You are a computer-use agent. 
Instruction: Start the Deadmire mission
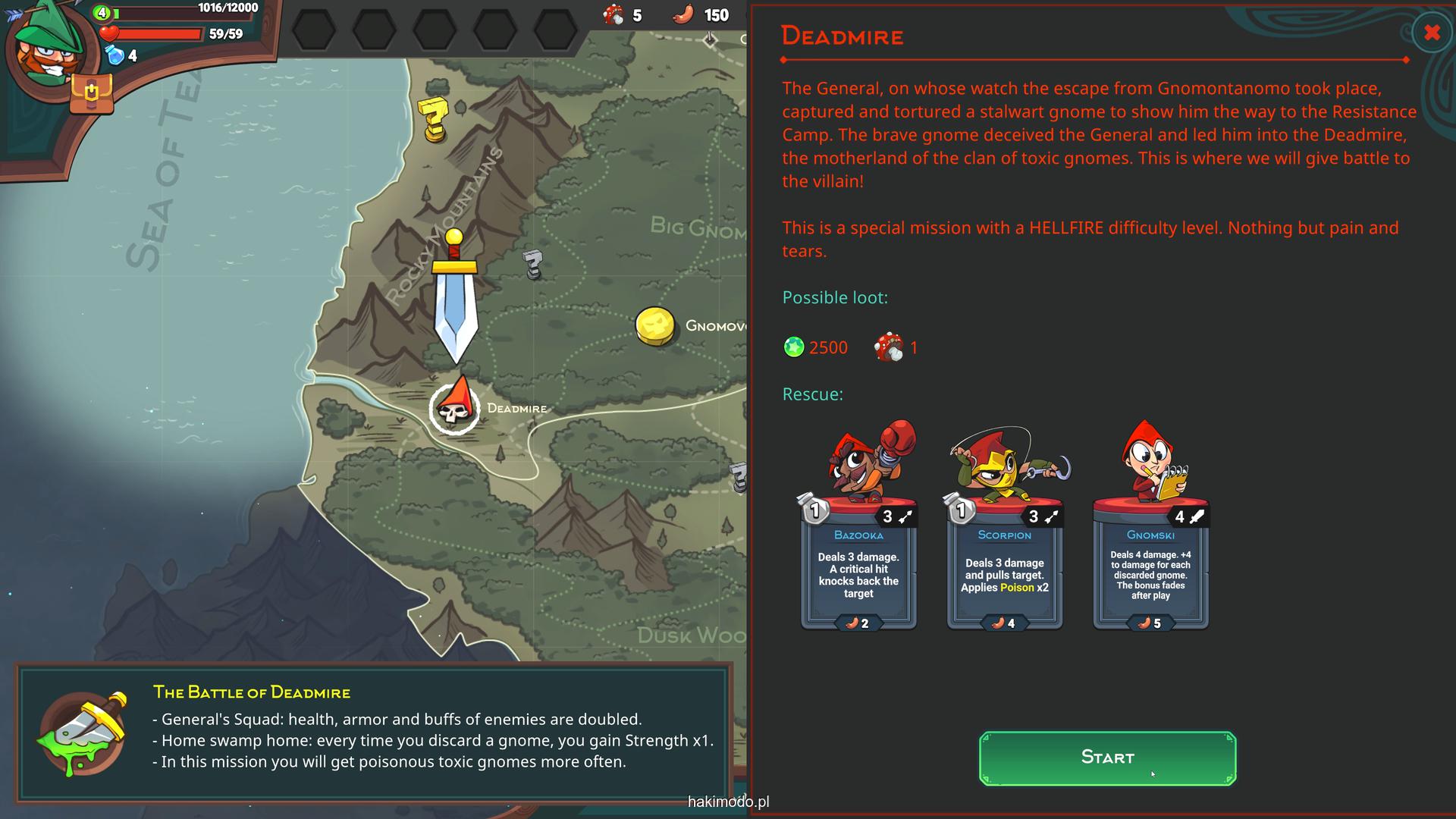pyautogui.click(x=1107, y=758)
